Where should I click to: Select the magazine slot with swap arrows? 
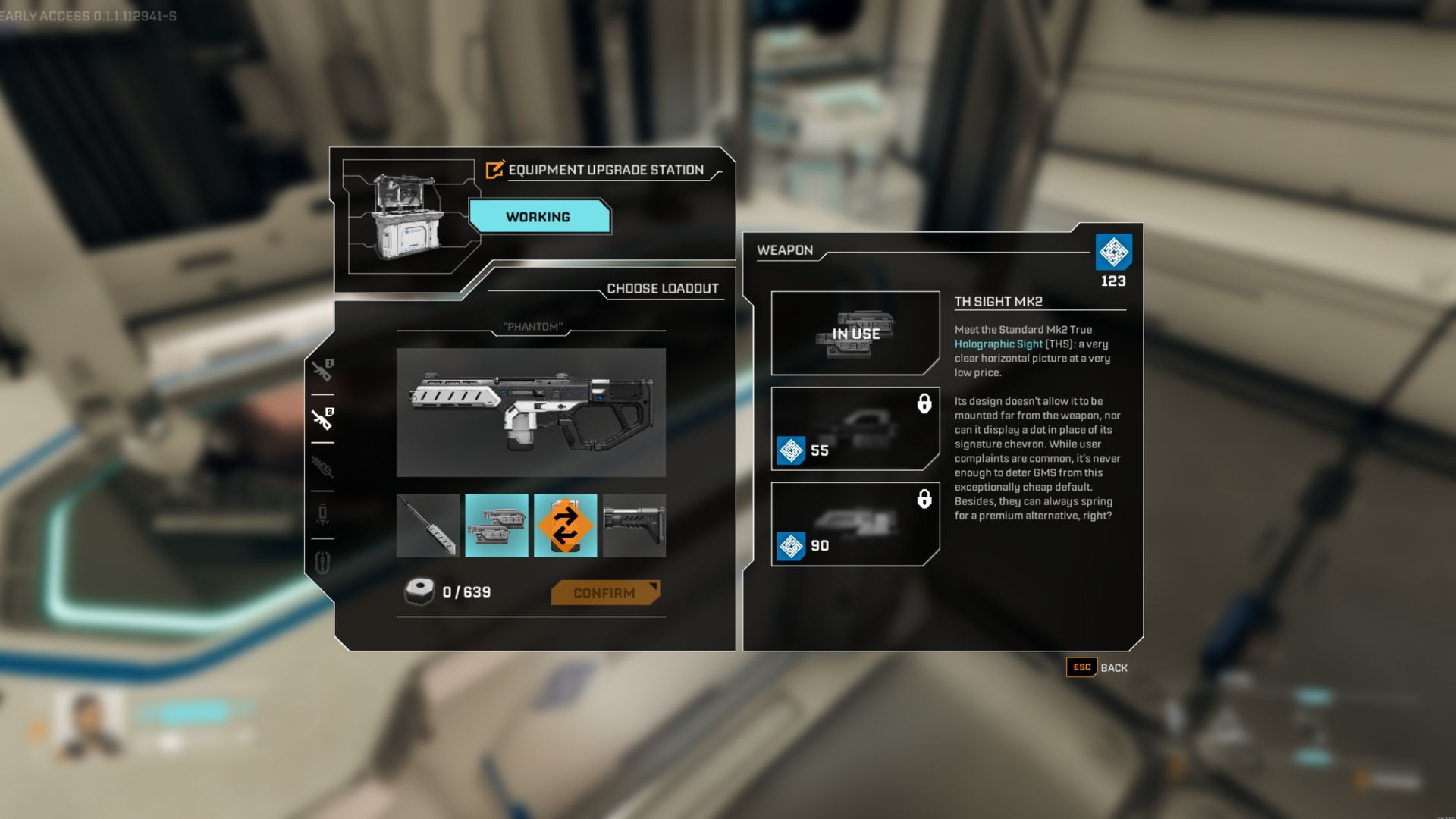click(x=565, y=526)
